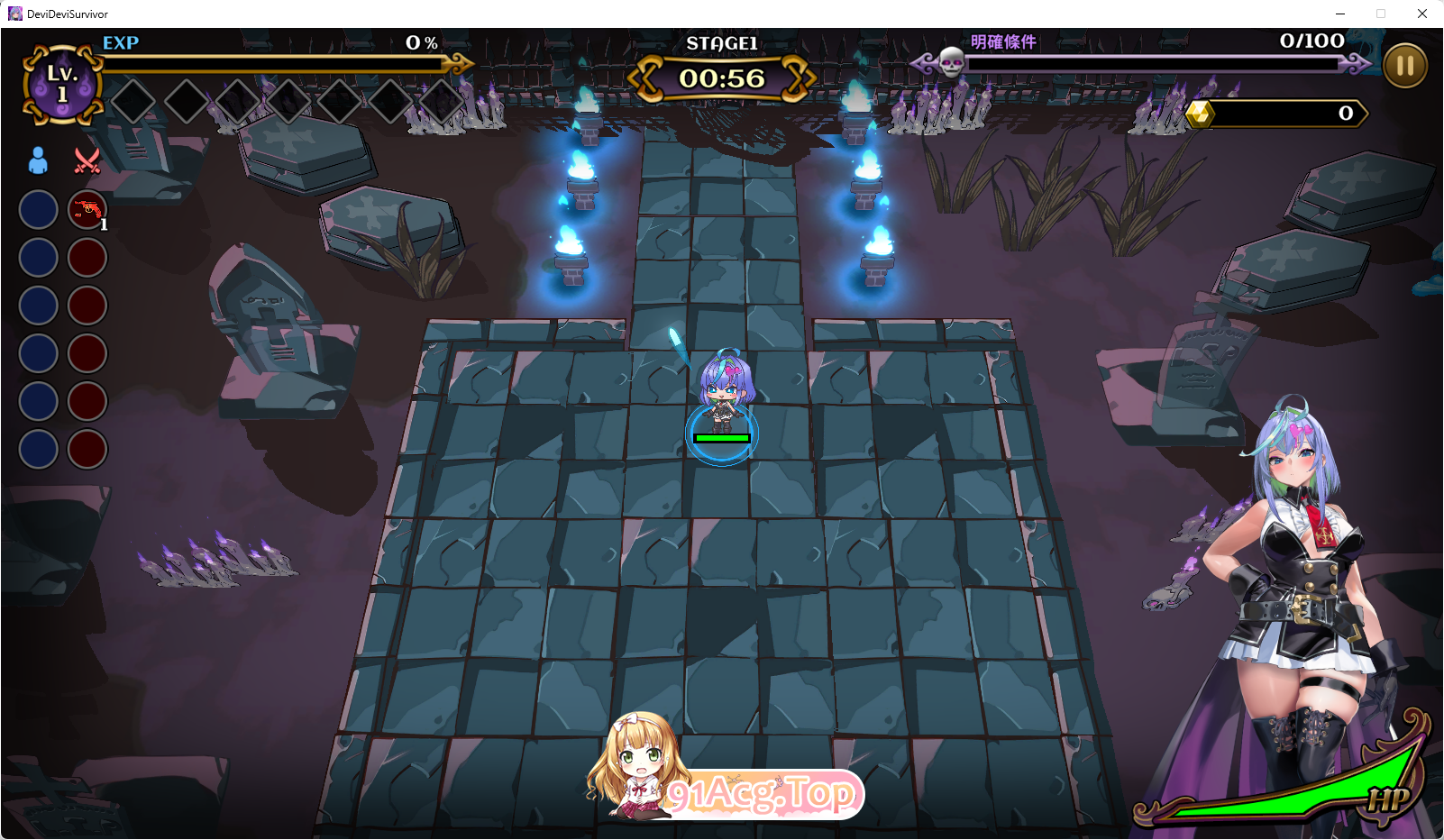Click the gold coin currency icon

tap(1199, 114)
